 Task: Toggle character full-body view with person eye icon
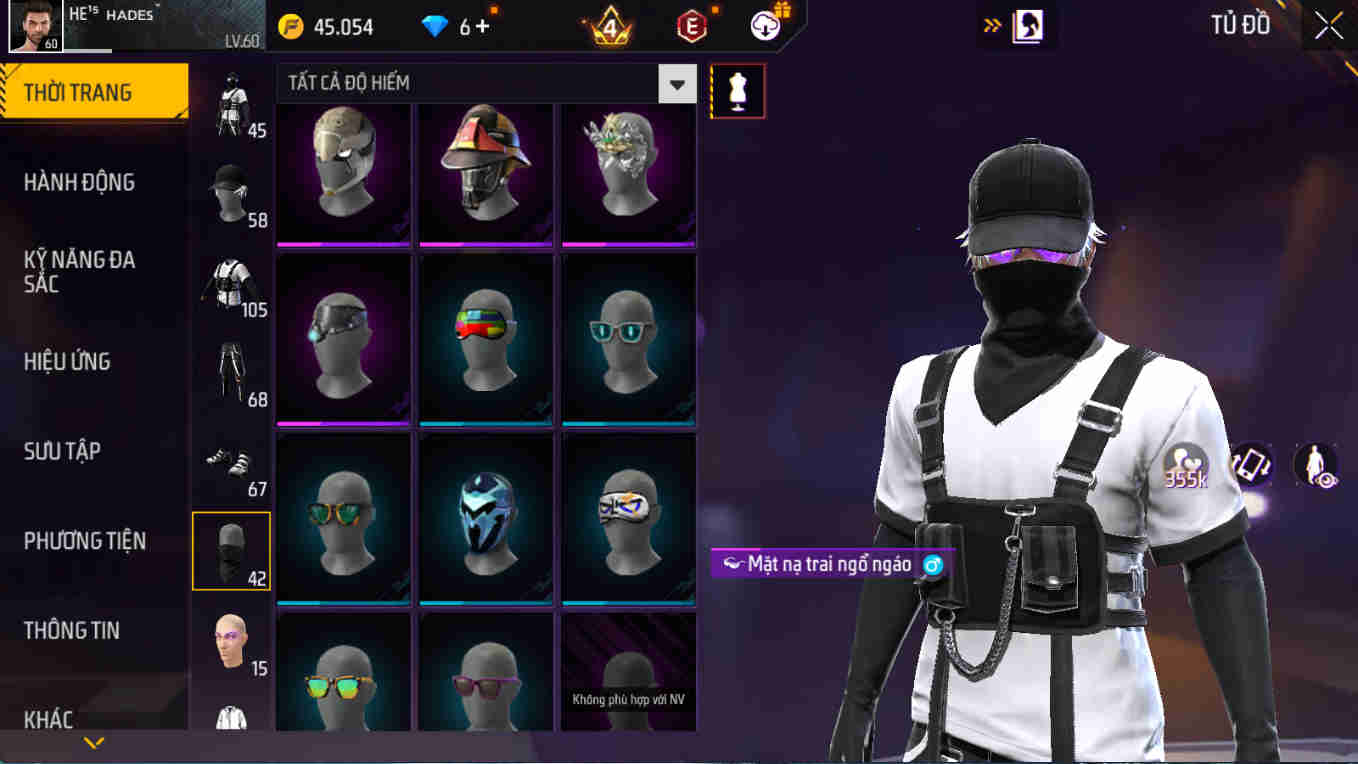coord(1316,464)
